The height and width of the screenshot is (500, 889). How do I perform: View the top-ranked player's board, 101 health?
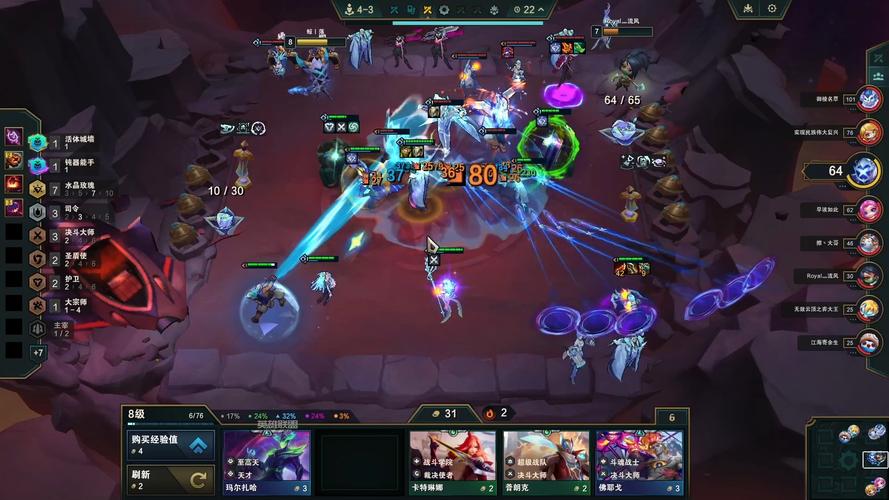869,98
